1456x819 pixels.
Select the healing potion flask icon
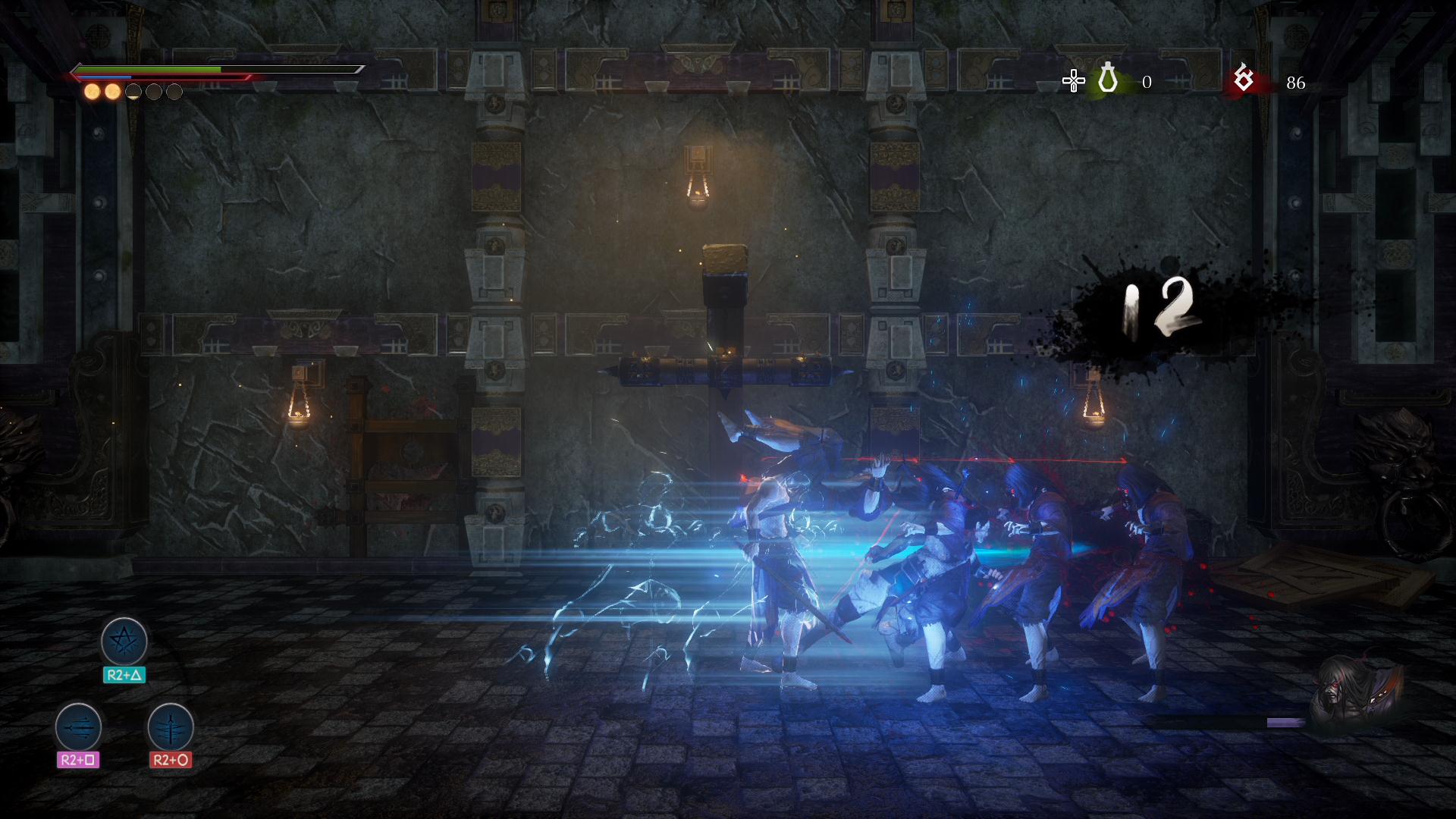pos(1108,79)
